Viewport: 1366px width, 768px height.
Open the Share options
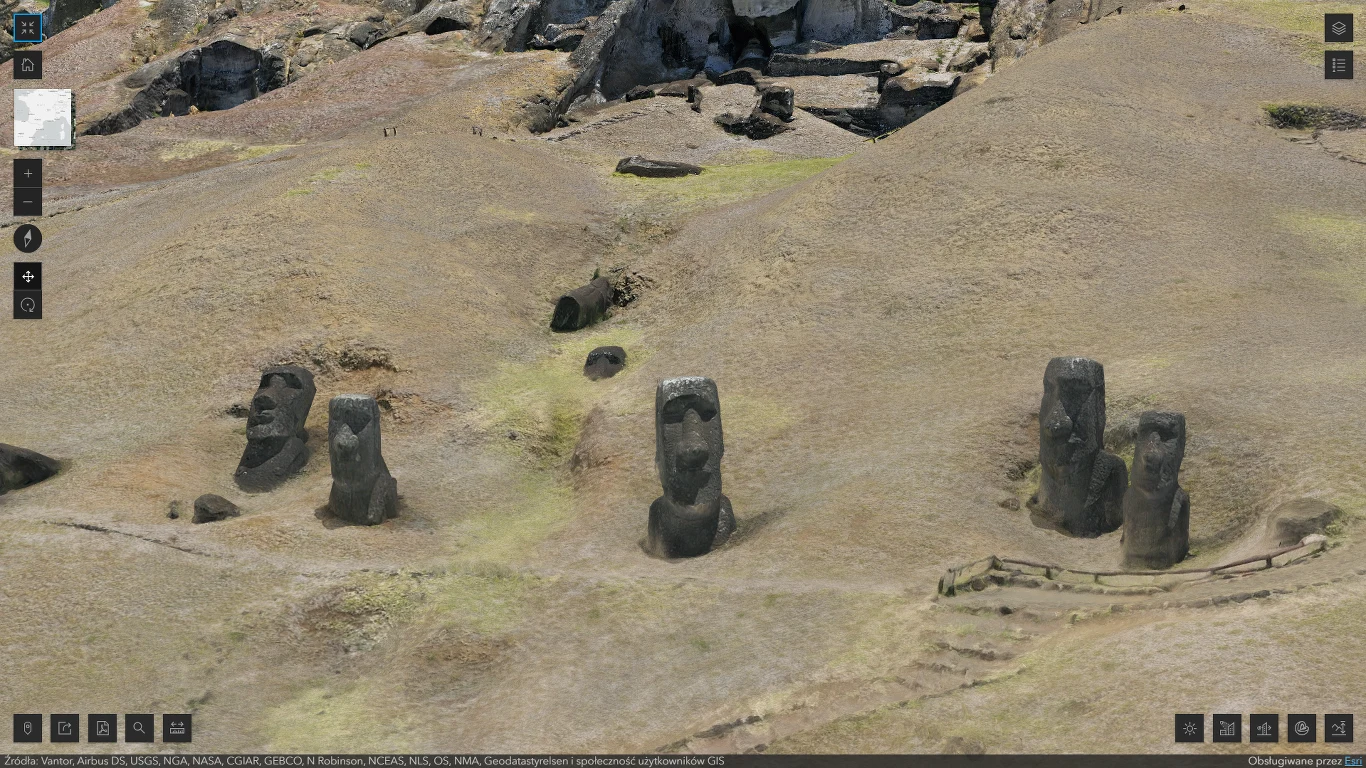(65, 728)
